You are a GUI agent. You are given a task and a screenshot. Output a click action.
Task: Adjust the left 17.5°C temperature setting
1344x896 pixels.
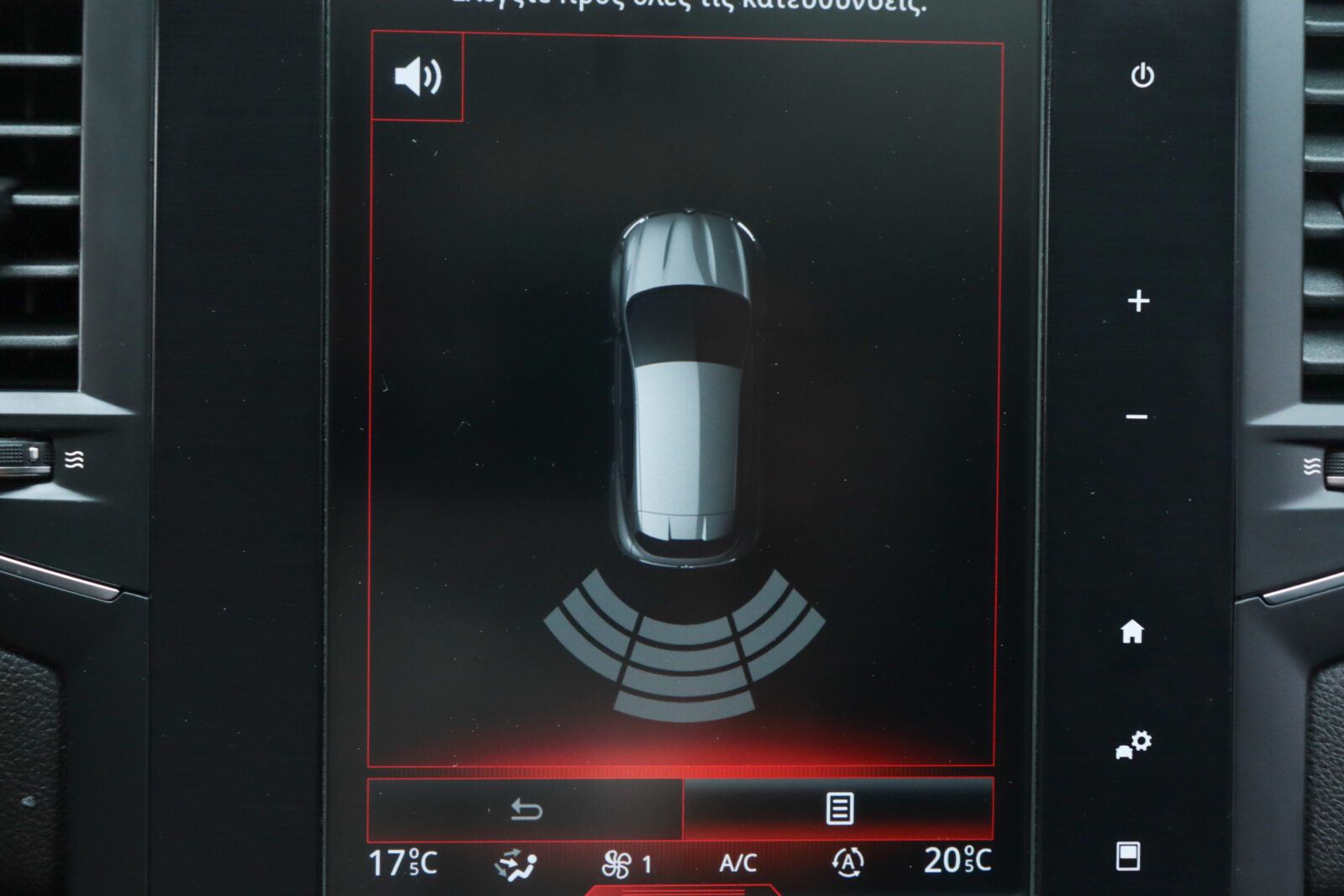[403, 862]
